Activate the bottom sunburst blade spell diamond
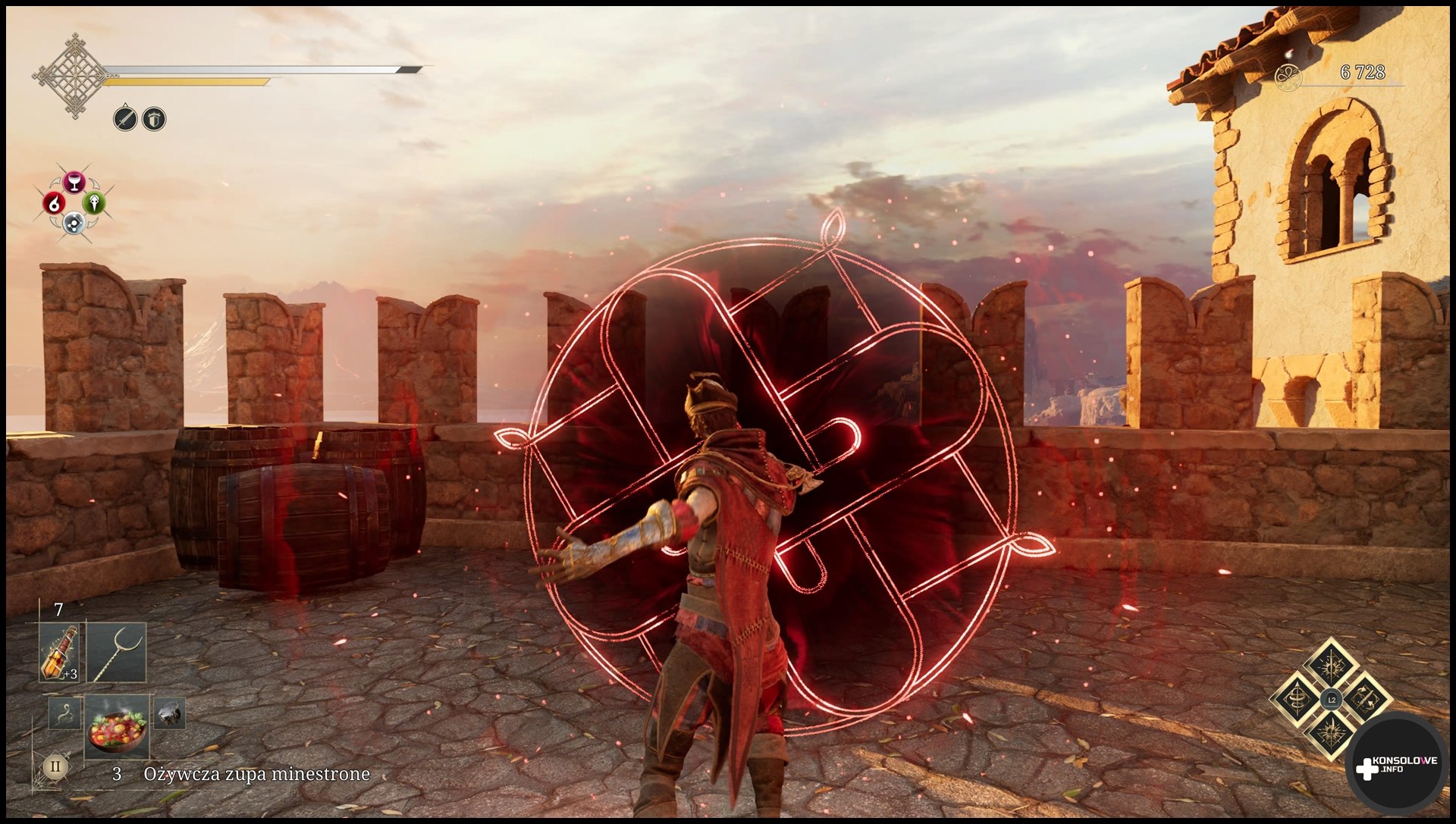The height and width of the screenshot is (824, 1456). pos(1332,734)
